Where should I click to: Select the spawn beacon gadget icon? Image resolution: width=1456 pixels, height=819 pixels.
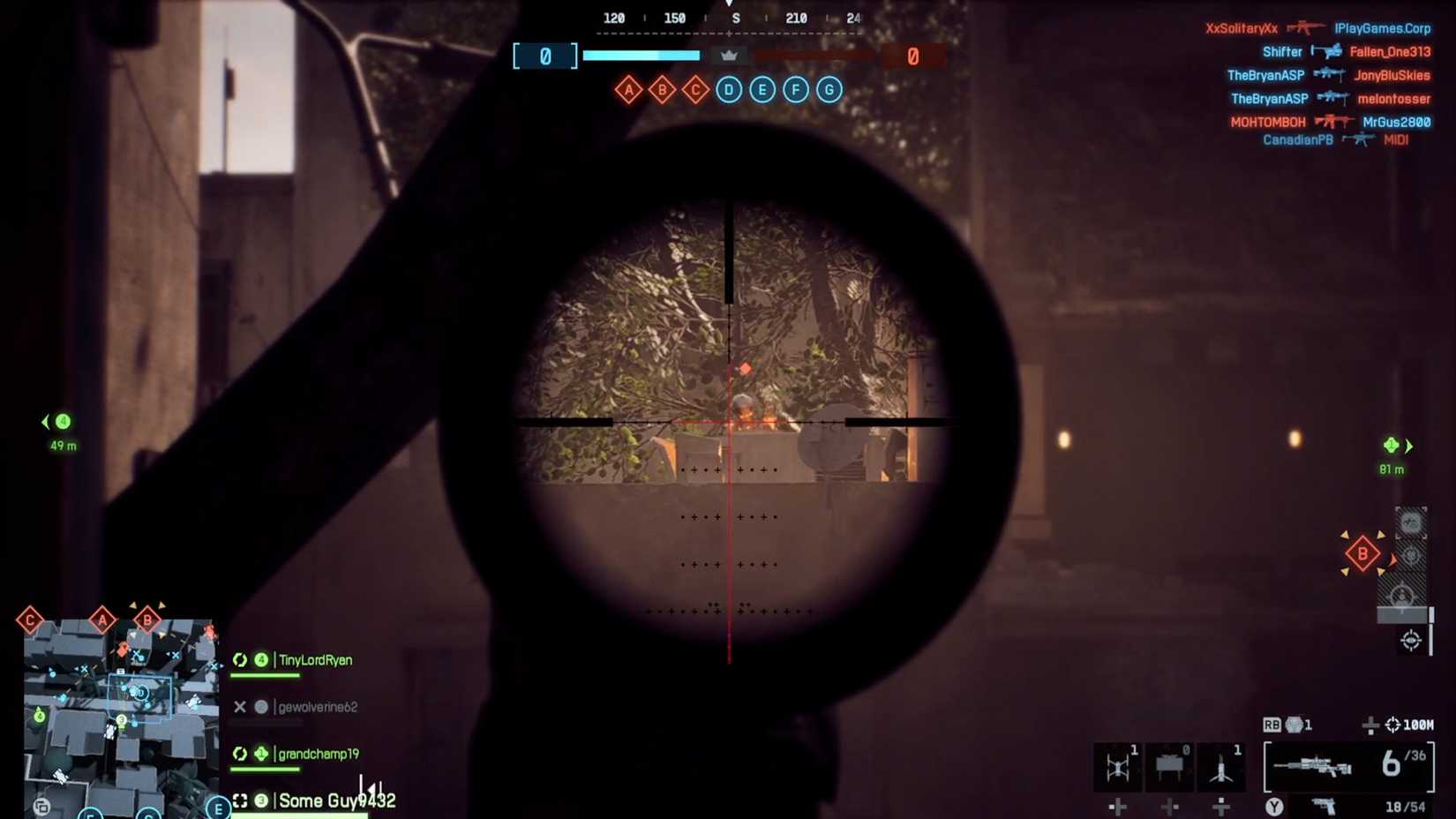click(x=1221, y=768)
